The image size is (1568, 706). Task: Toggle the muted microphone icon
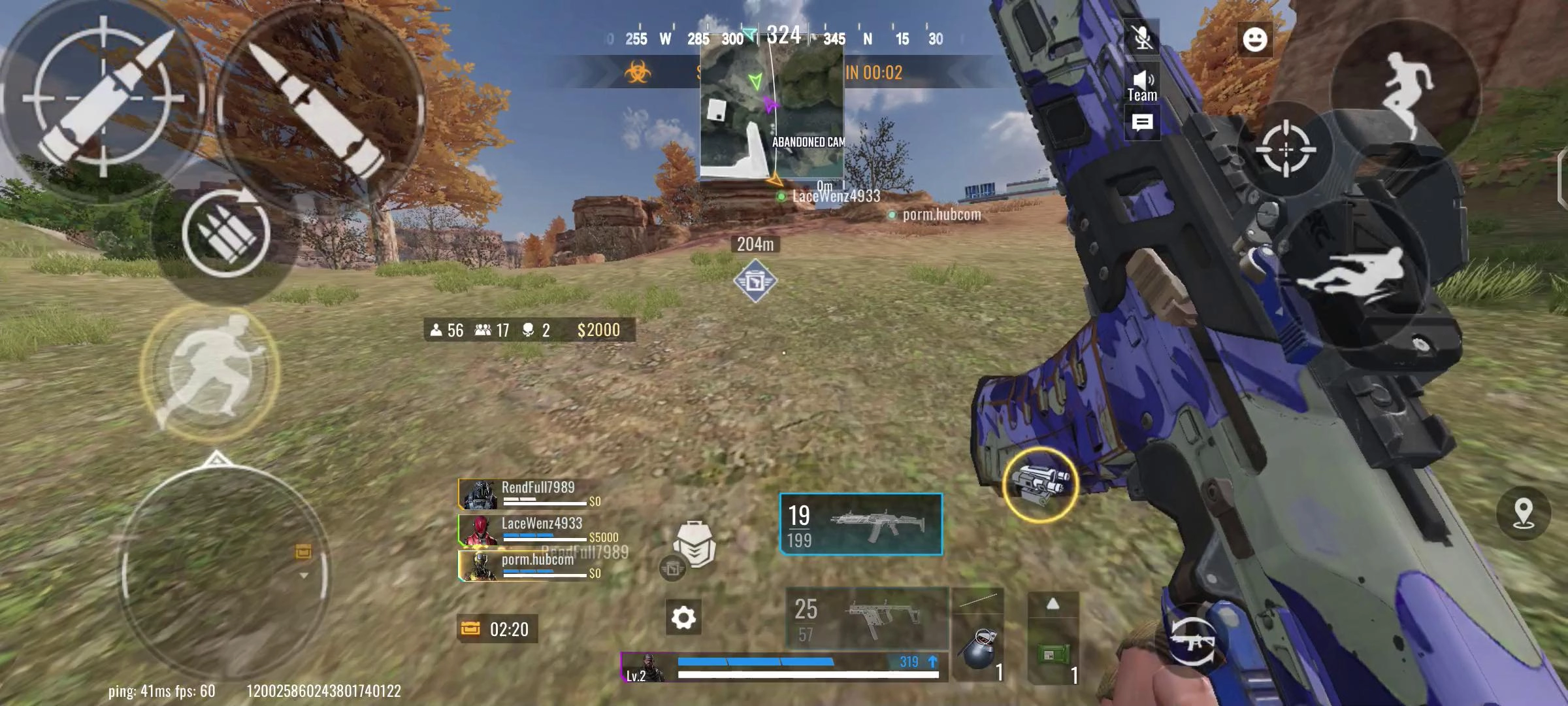[x=1142, y=37]
